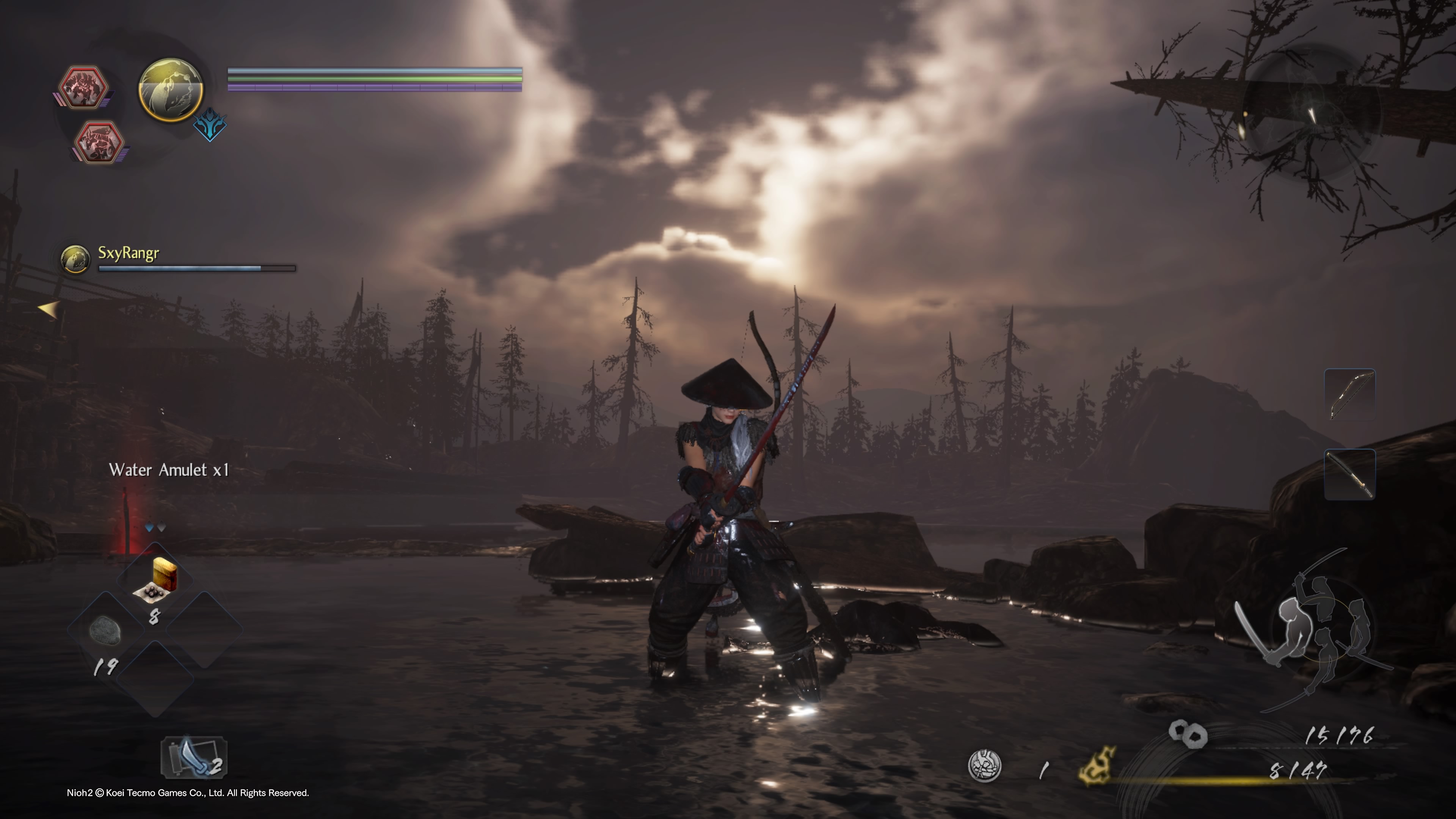Click the silver ochoko cup icon
The height and width of the screenshot is (819, 1456).
(985, 766)
